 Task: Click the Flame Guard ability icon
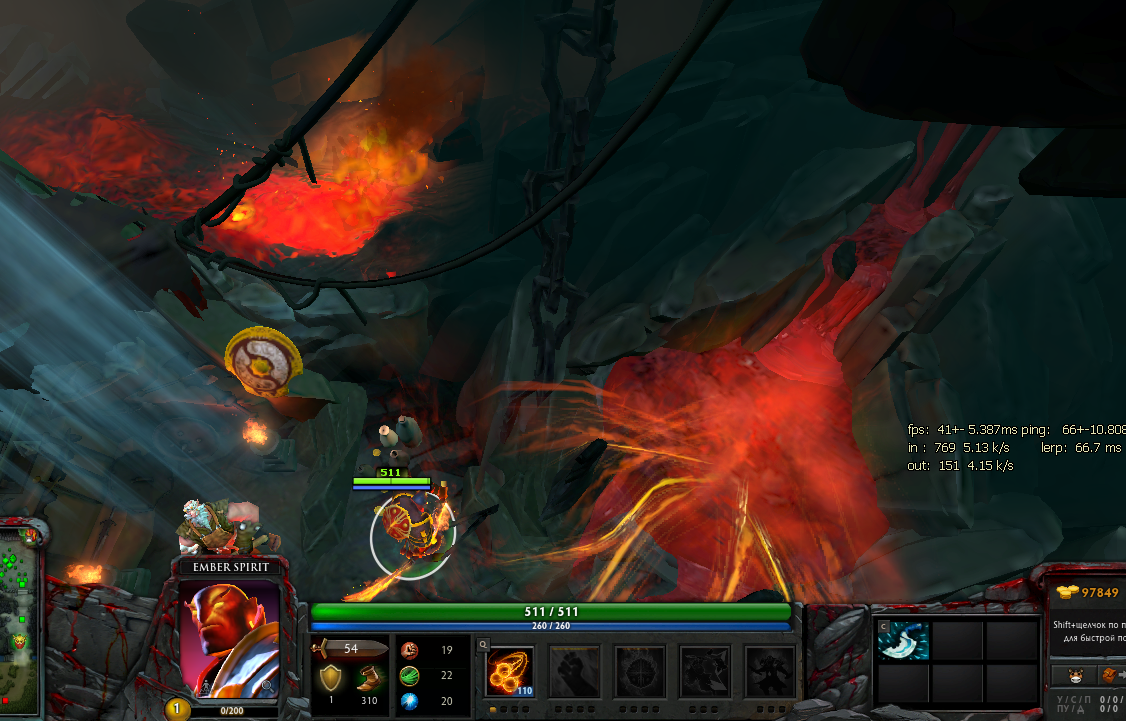click(x=639, y=670)
